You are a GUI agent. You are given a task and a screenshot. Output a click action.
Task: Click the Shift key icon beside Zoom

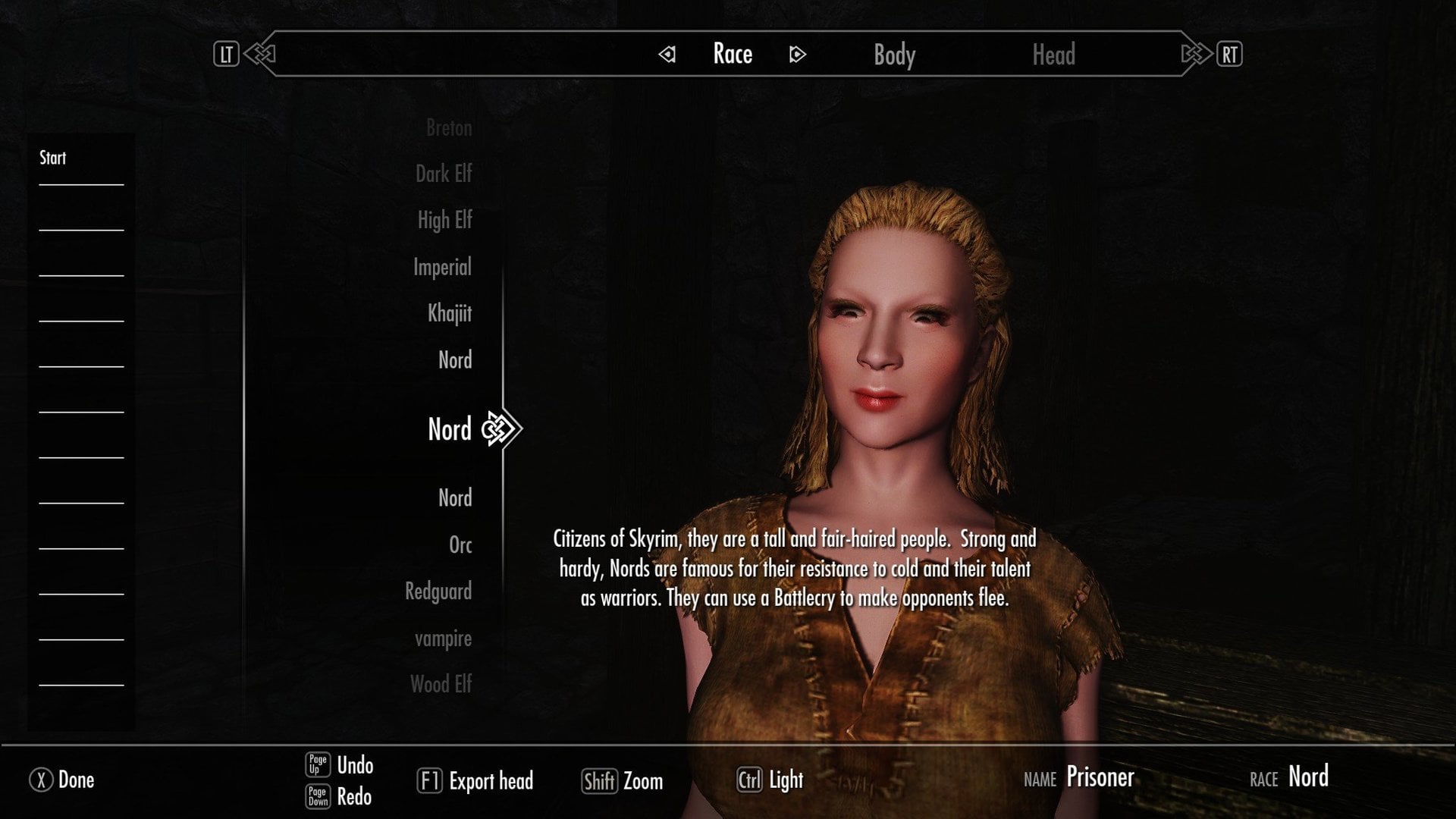coord(598,780)
